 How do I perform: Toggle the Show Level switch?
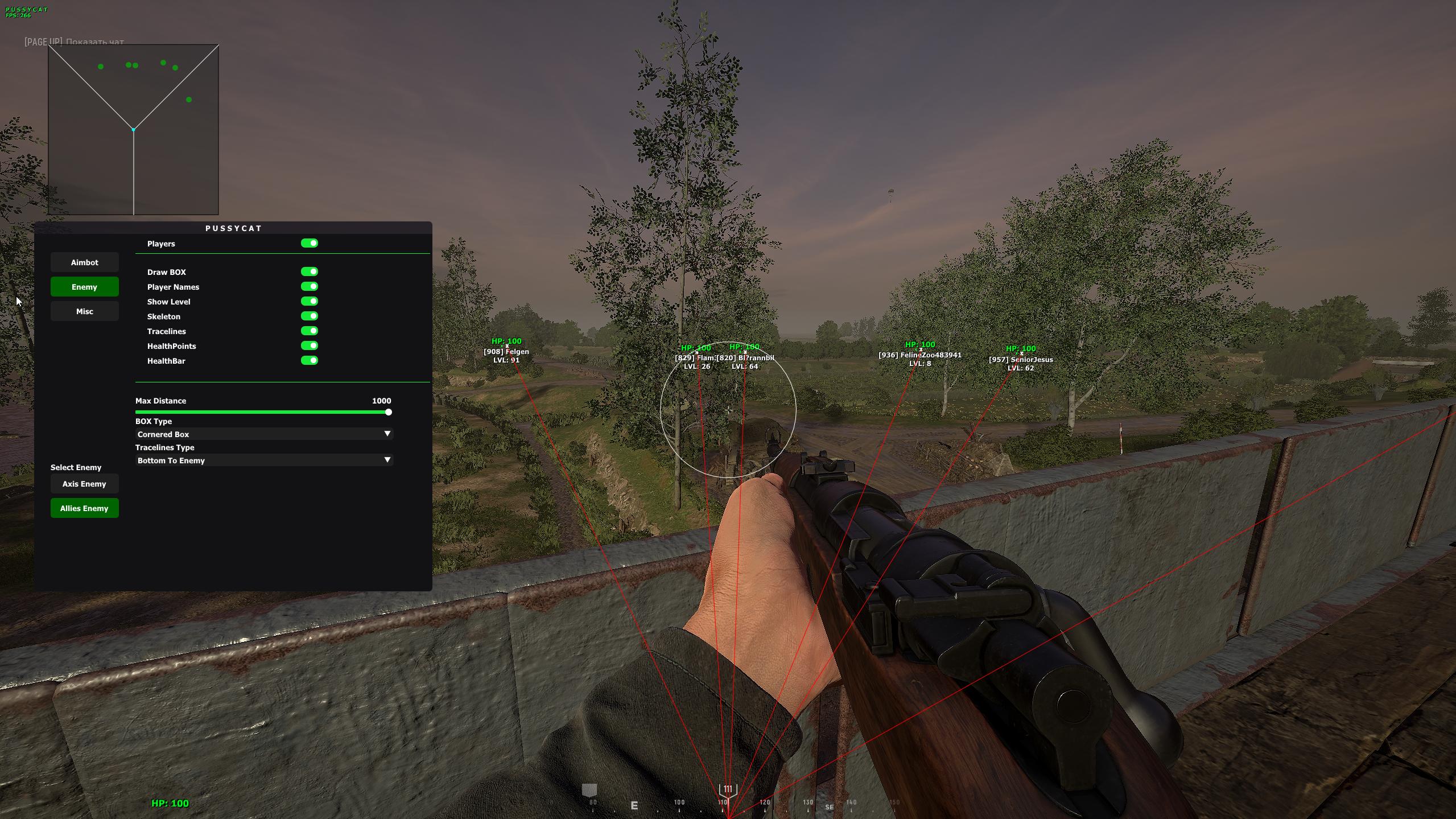[310, 302]
